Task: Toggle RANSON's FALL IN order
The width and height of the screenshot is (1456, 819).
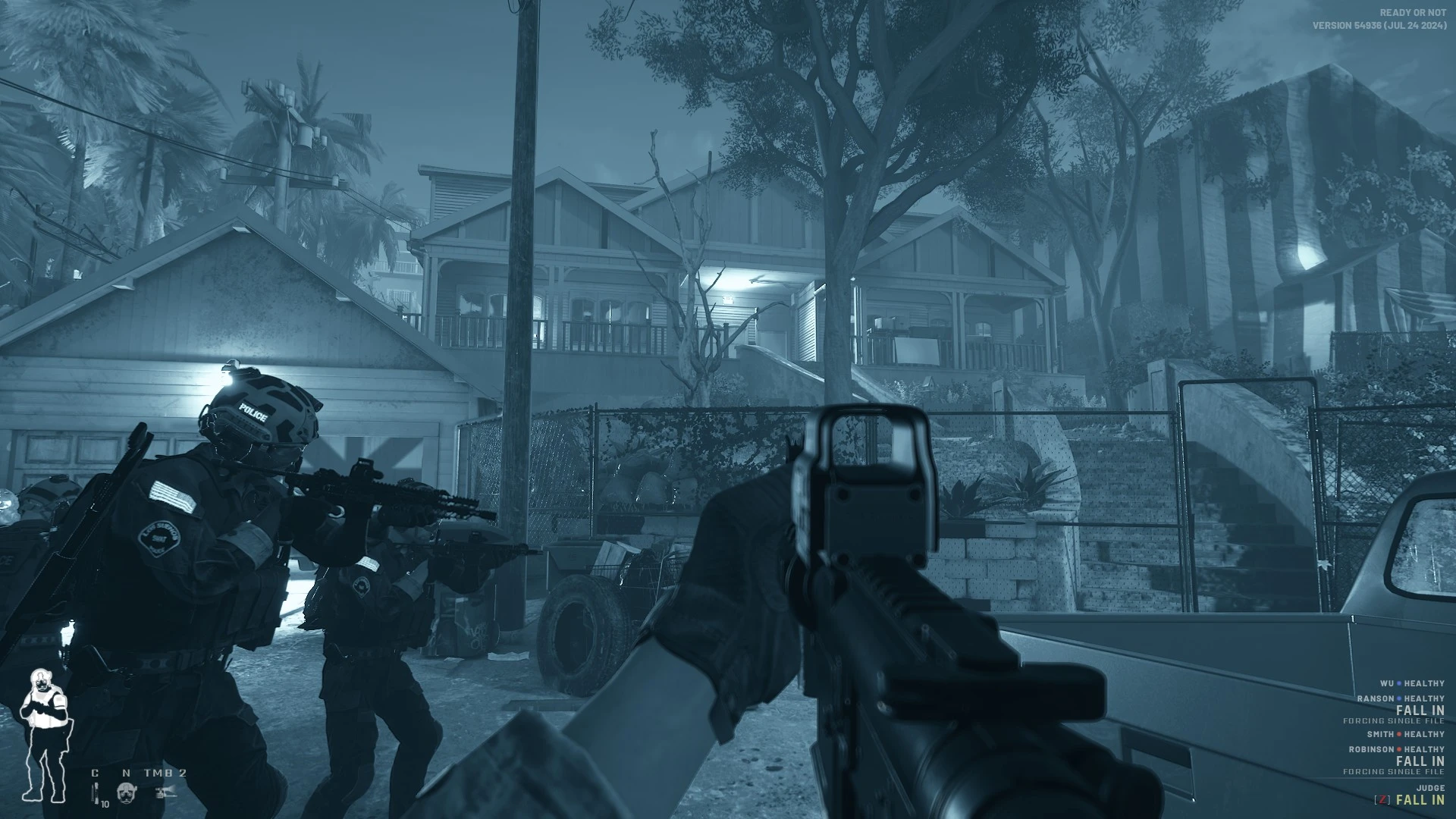Action: 1420,710
